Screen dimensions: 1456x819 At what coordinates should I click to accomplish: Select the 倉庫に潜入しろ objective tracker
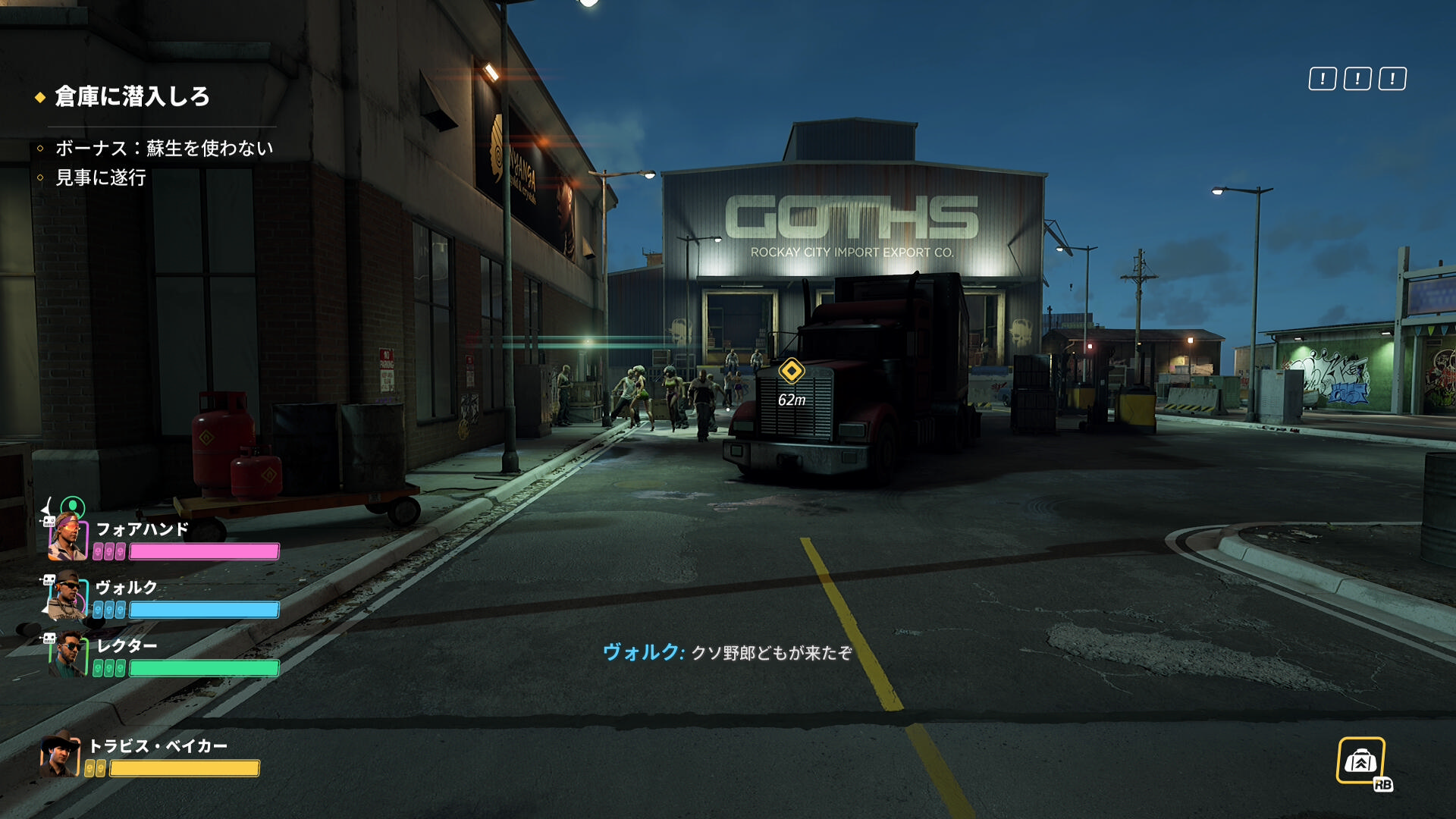(x=132, y=97)
